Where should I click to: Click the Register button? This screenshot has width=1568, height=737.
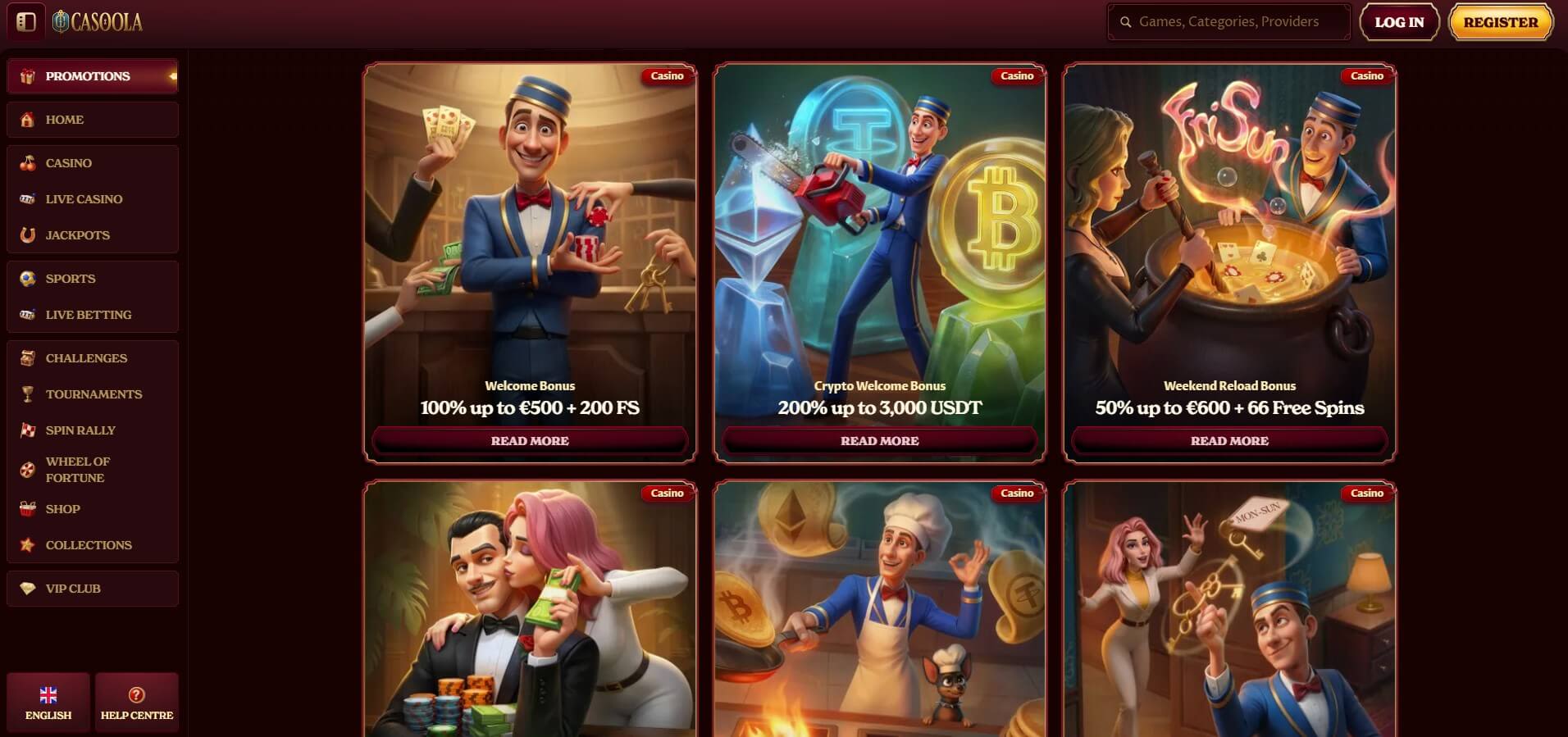1501,22
